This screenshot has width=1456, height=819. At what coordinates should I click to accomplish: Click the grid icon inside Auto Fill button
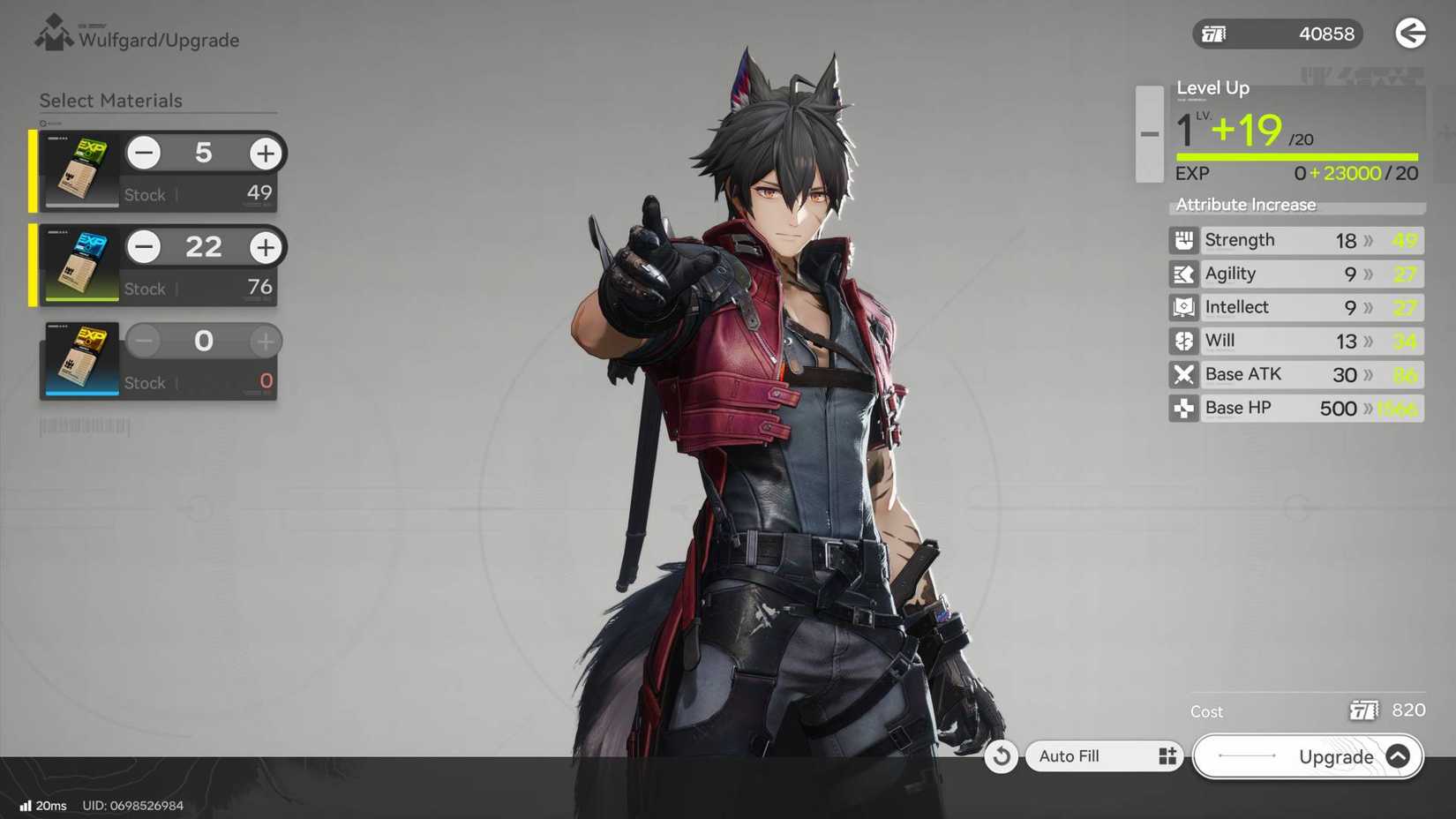[1167, 756]
